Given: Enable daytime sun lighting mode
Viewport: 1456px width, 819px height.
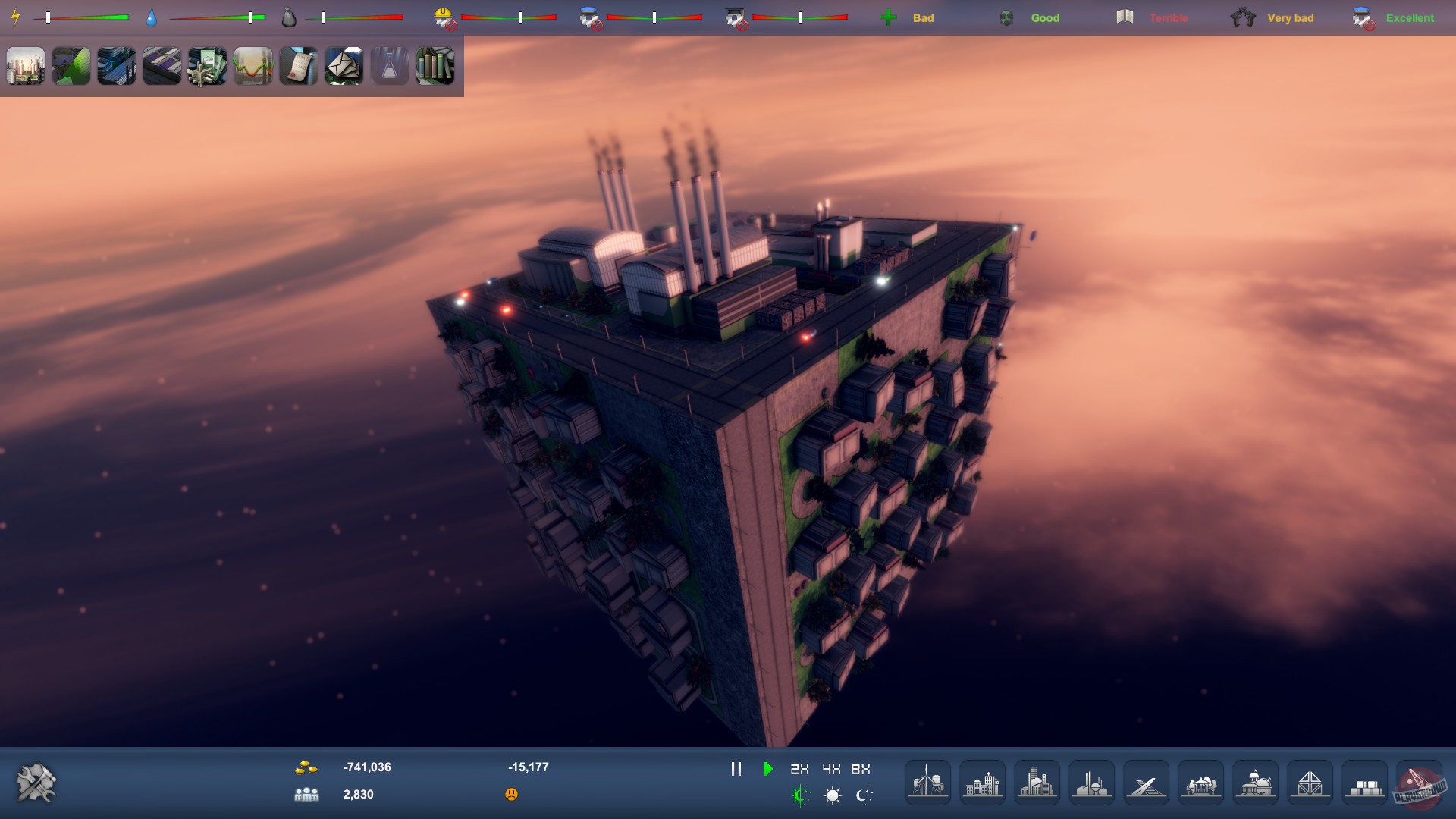Looking at the screenshot, I should pos(832,796).
